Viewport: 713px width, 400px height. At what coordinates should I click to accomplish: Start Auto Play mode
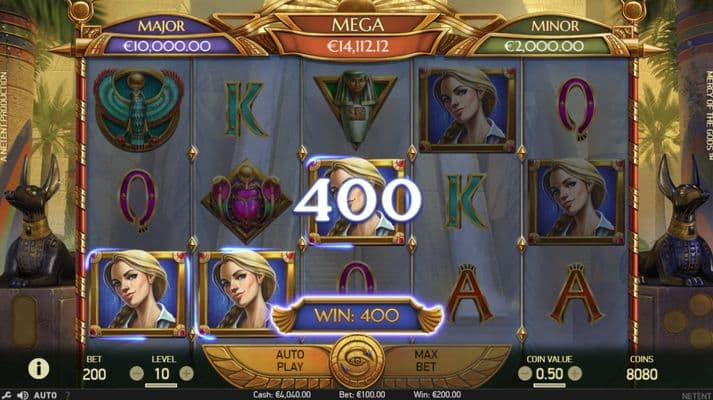[x=290, y=360]
